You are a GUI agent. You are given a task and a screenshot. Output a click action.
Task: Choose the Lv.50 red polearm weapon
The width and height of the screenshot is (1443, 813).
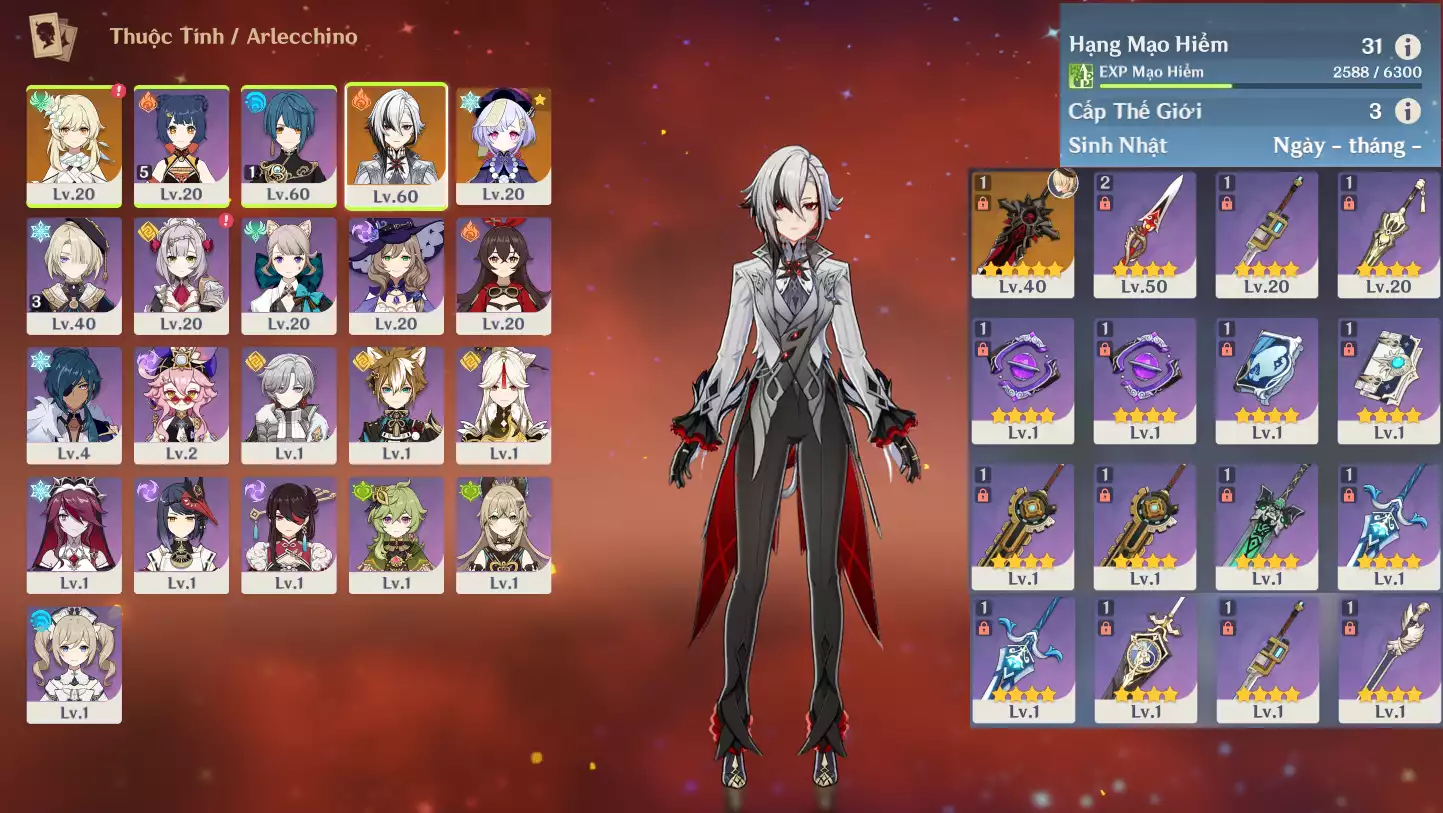click(1145, 234)
